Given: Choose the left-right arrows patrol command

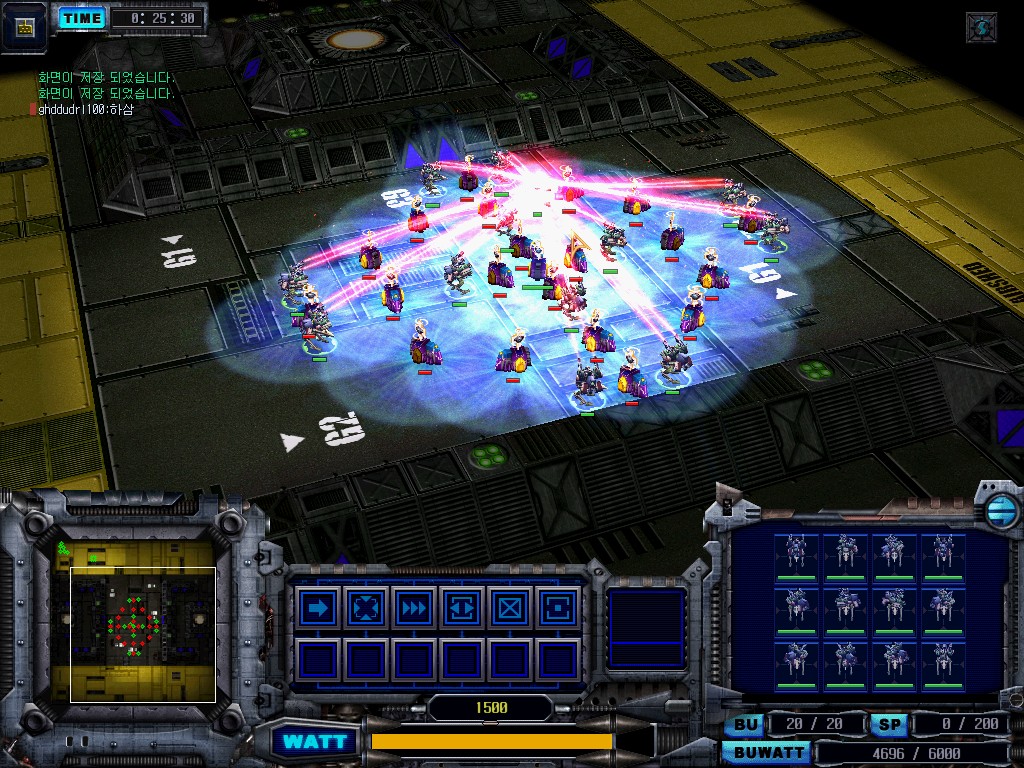Looking at the screenshot, I should (x=462, y=607).
